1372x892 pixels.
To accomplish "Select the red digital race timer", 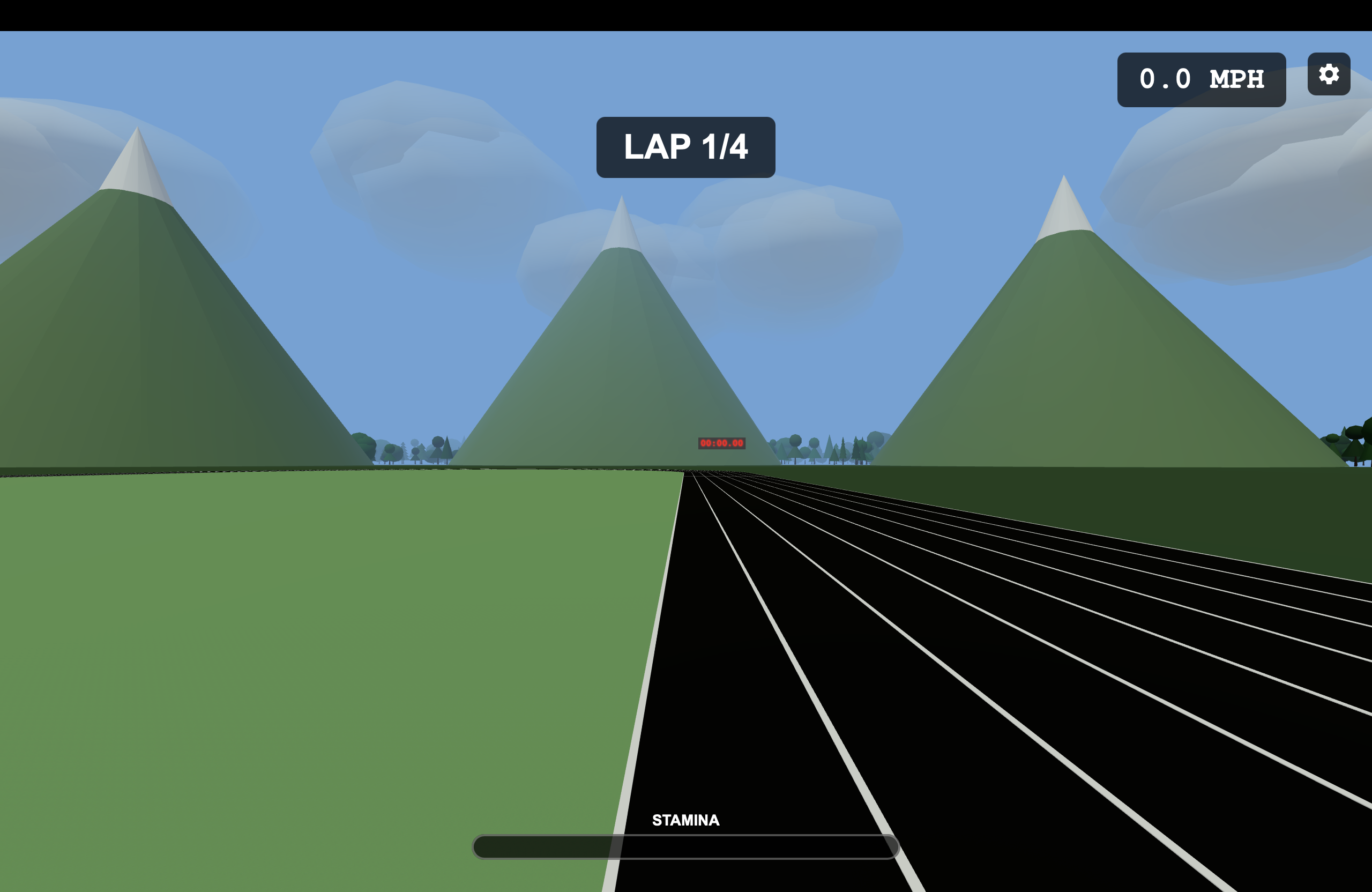I will (x=722, y=443).
